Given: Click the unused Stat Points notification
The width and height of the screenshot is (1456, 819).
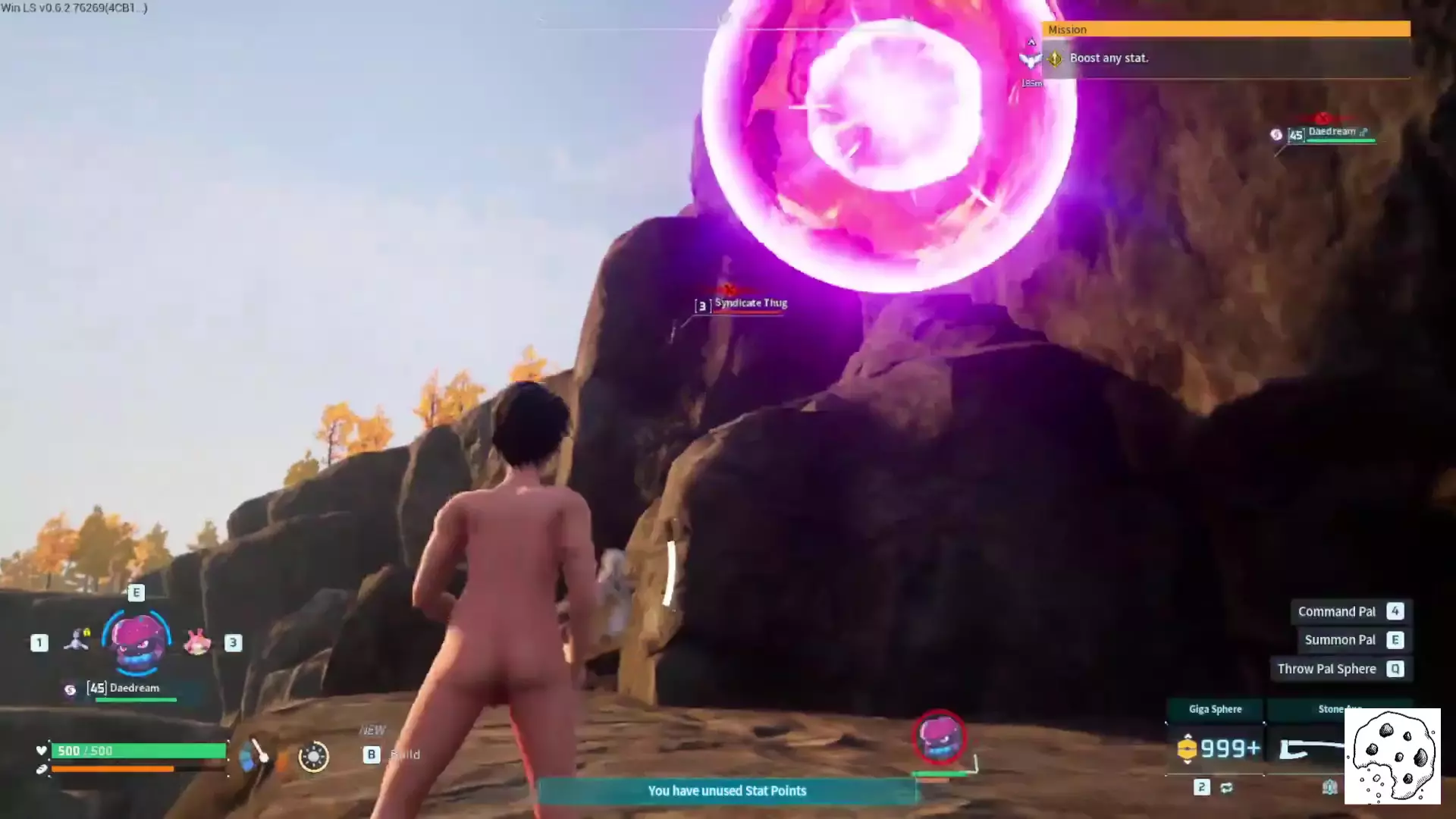Looking at the screenshot, I should click(726, 791).
